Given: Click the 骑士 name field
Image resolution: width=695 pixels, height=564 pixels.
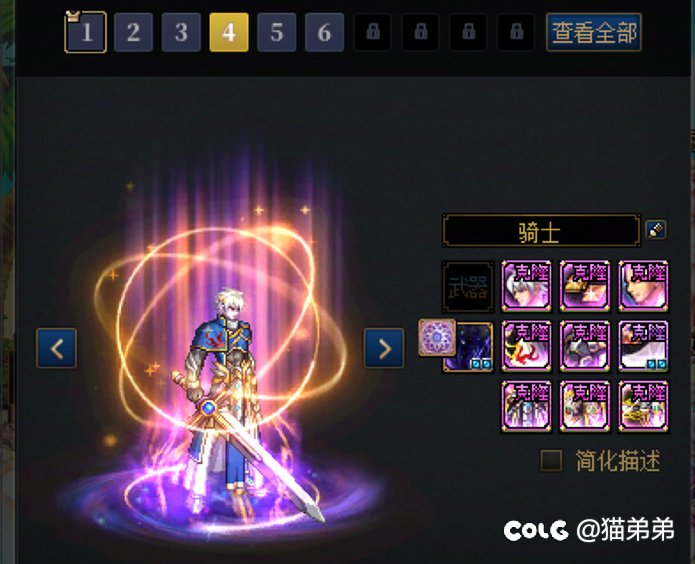Looking at the screenshot, I should point(540,232).
